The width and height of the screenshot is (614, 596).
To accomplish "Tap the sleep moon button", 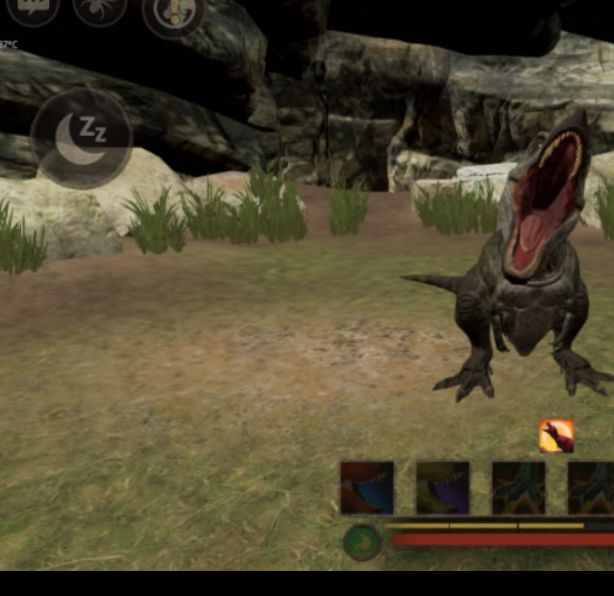I will coord(81,139).
